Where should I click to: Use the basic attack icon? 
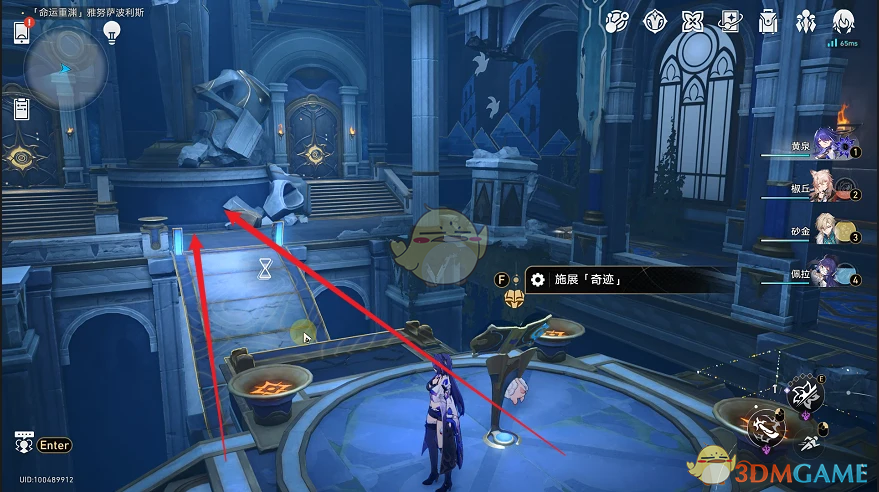767,429
